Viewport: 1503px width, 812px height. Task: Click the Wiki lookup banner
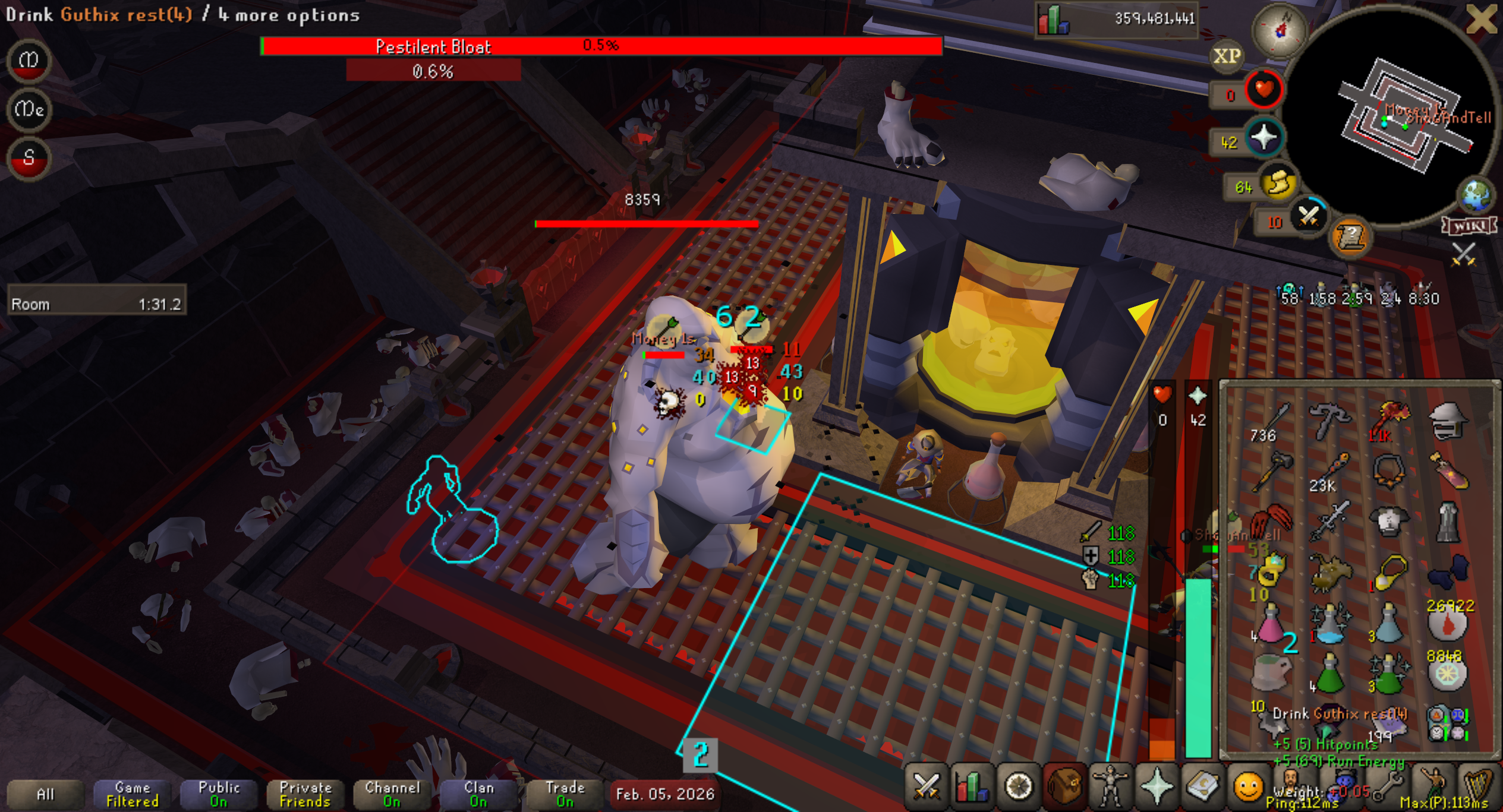pos(1469,226)
